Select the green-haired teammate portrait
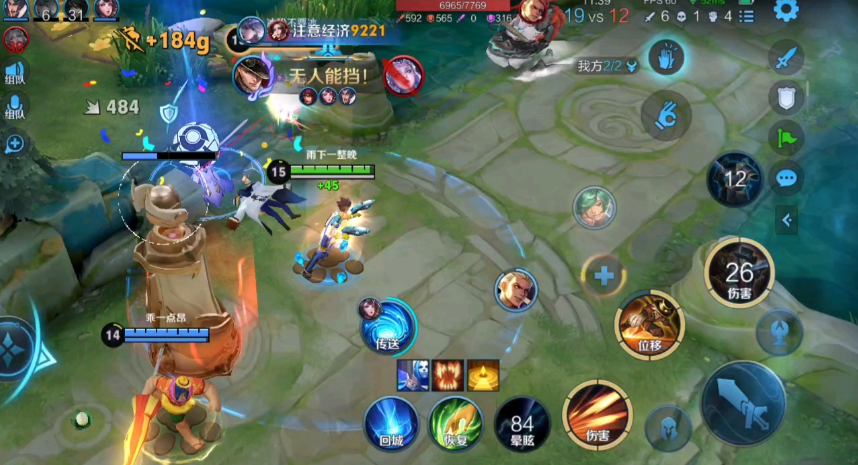Screen dimensions: 858x465 593,207
